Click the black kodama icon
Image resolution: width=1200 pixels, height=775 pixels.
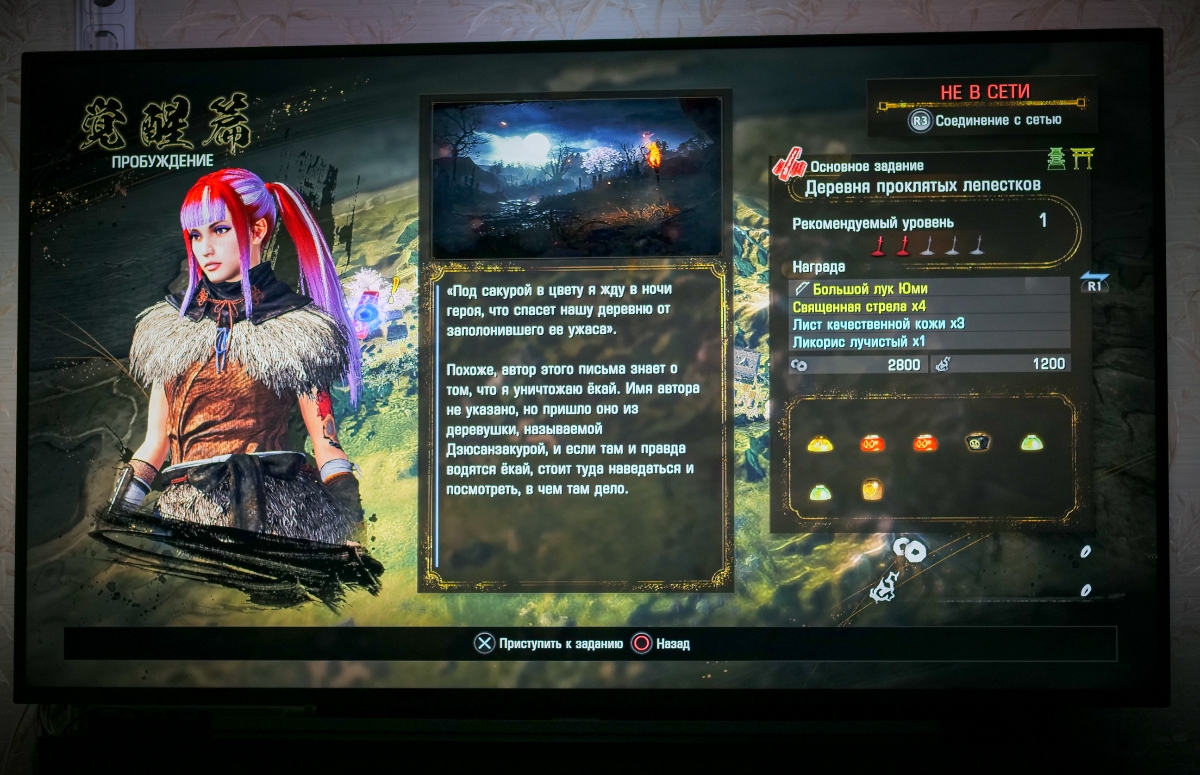(x=978, y=442)
